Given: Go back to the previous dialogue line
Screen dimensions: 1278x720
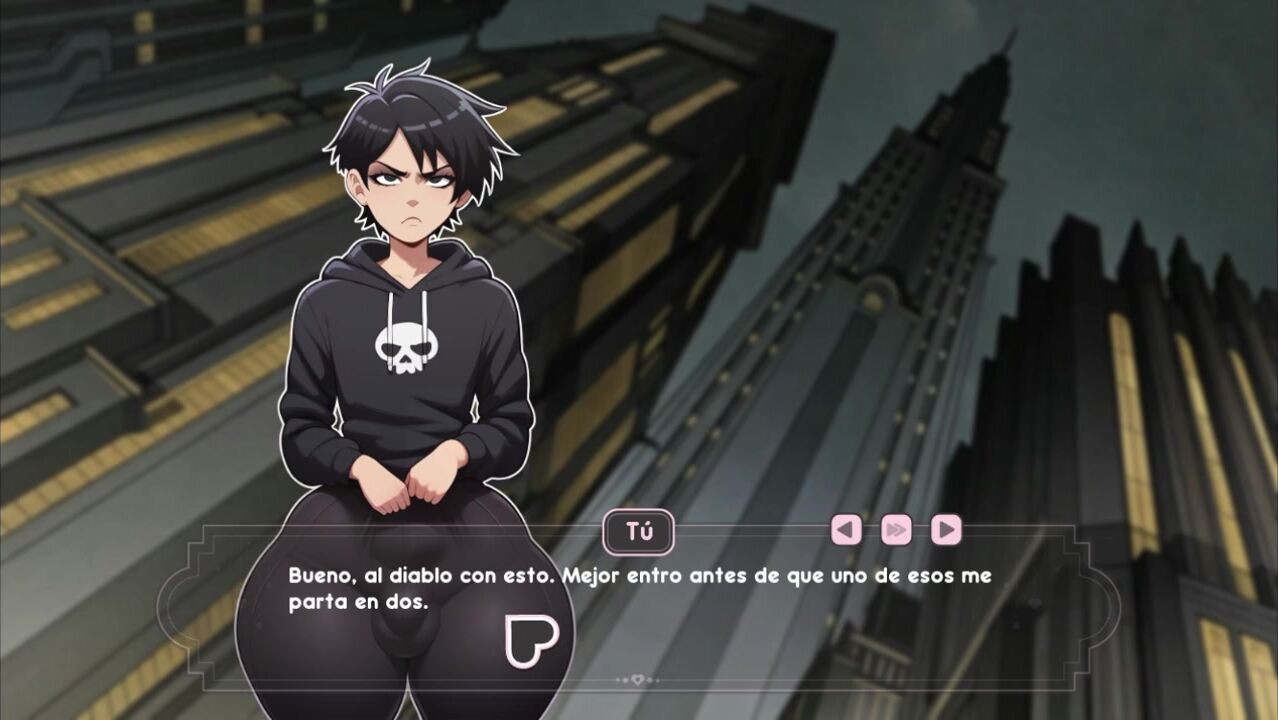Looking at the screenshot, I should (x=846, y=530).
